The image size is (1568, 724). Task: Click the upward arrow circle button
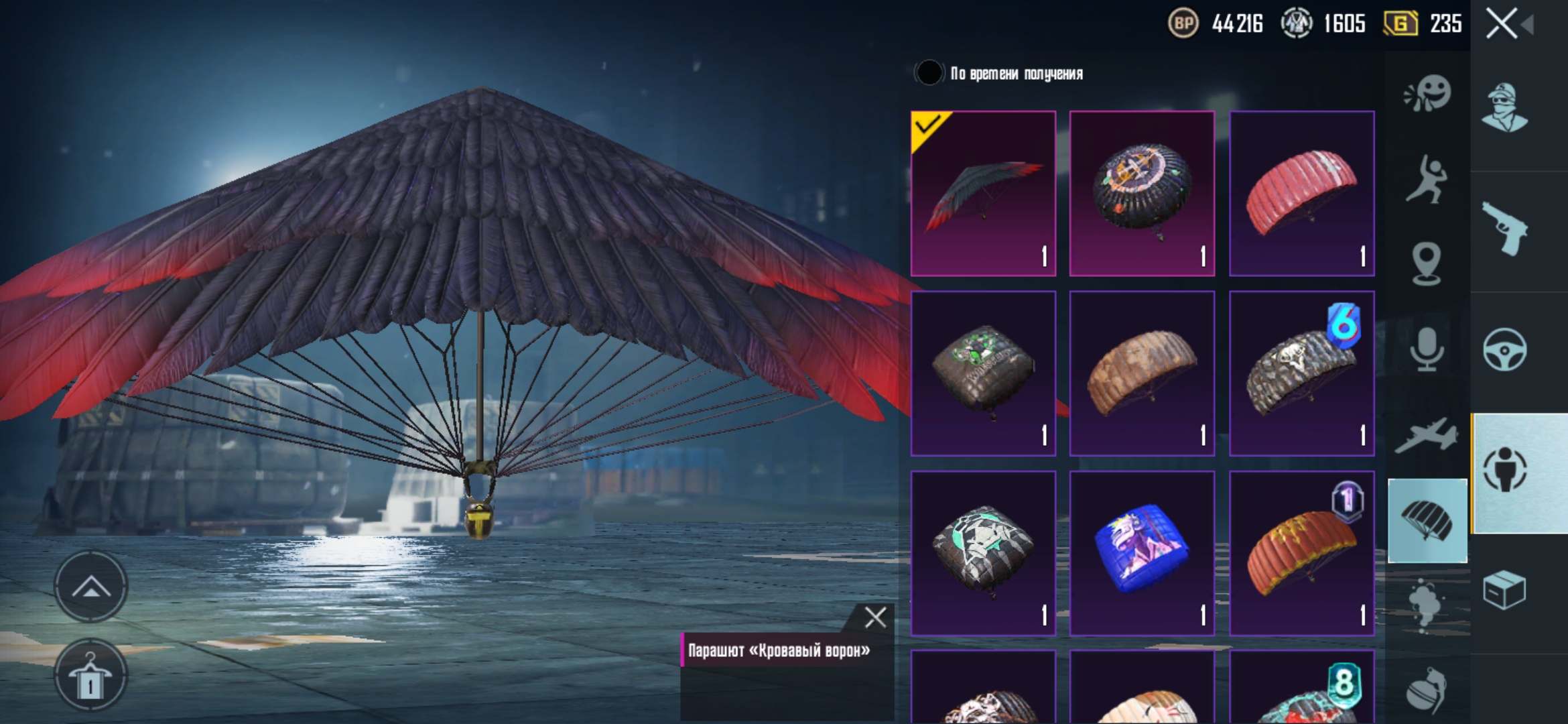(90, 587)
